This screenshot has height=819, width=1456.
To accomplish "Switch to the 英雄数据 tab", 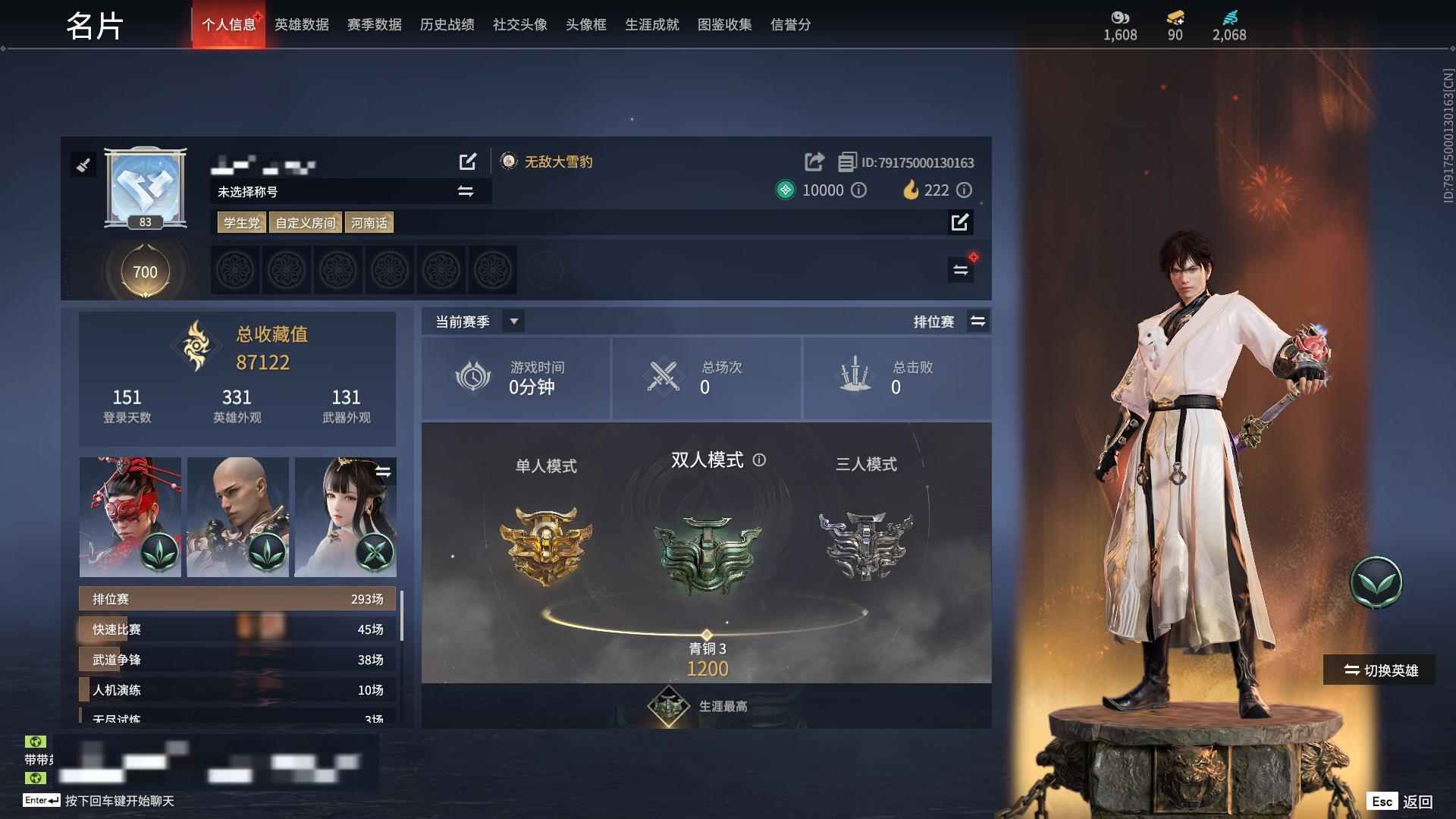I will 300,24.
